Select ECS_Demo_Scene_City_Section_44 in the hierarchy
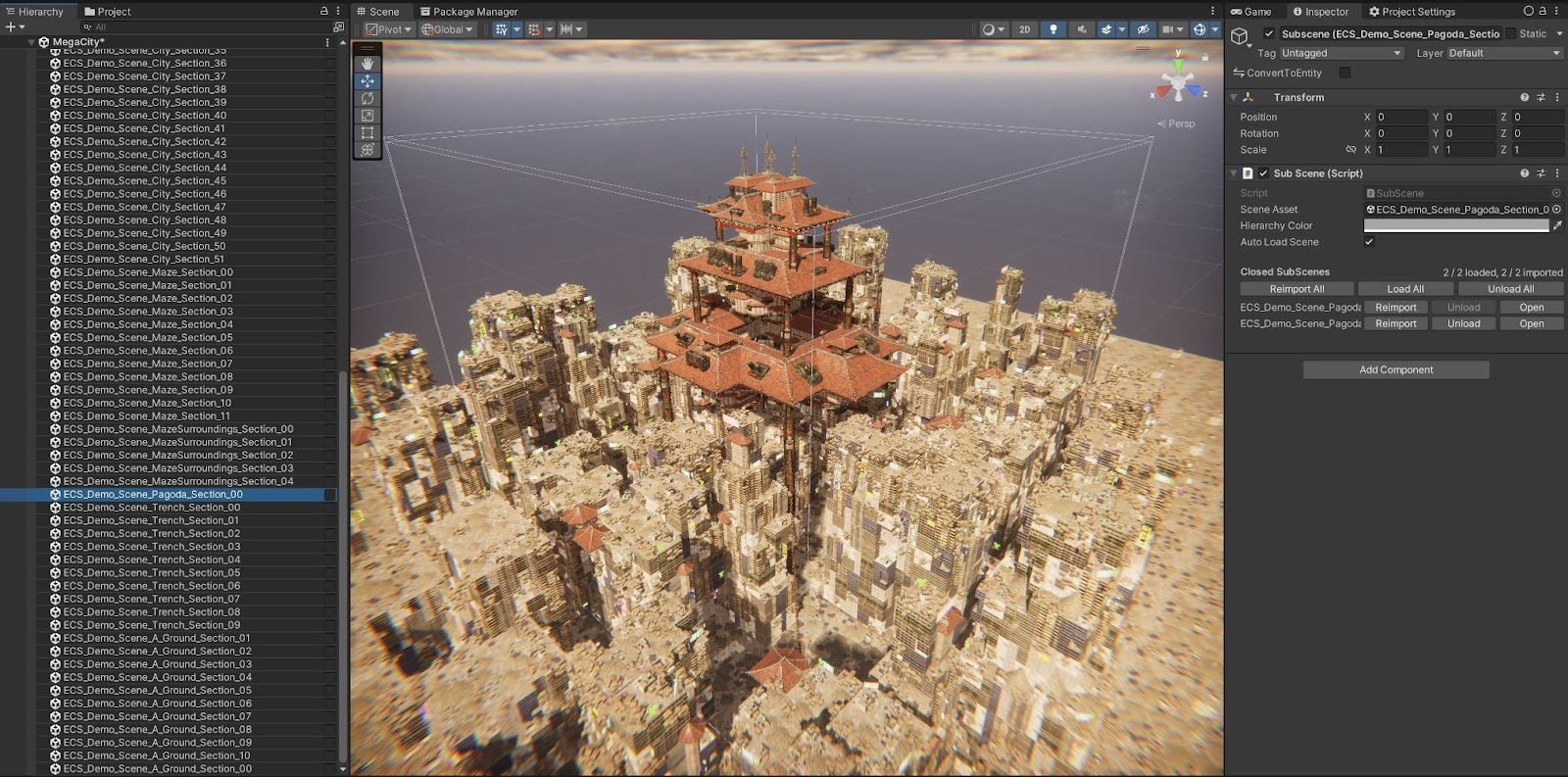The height and width of the screenshot is (777, 1568). click(144, 168)
